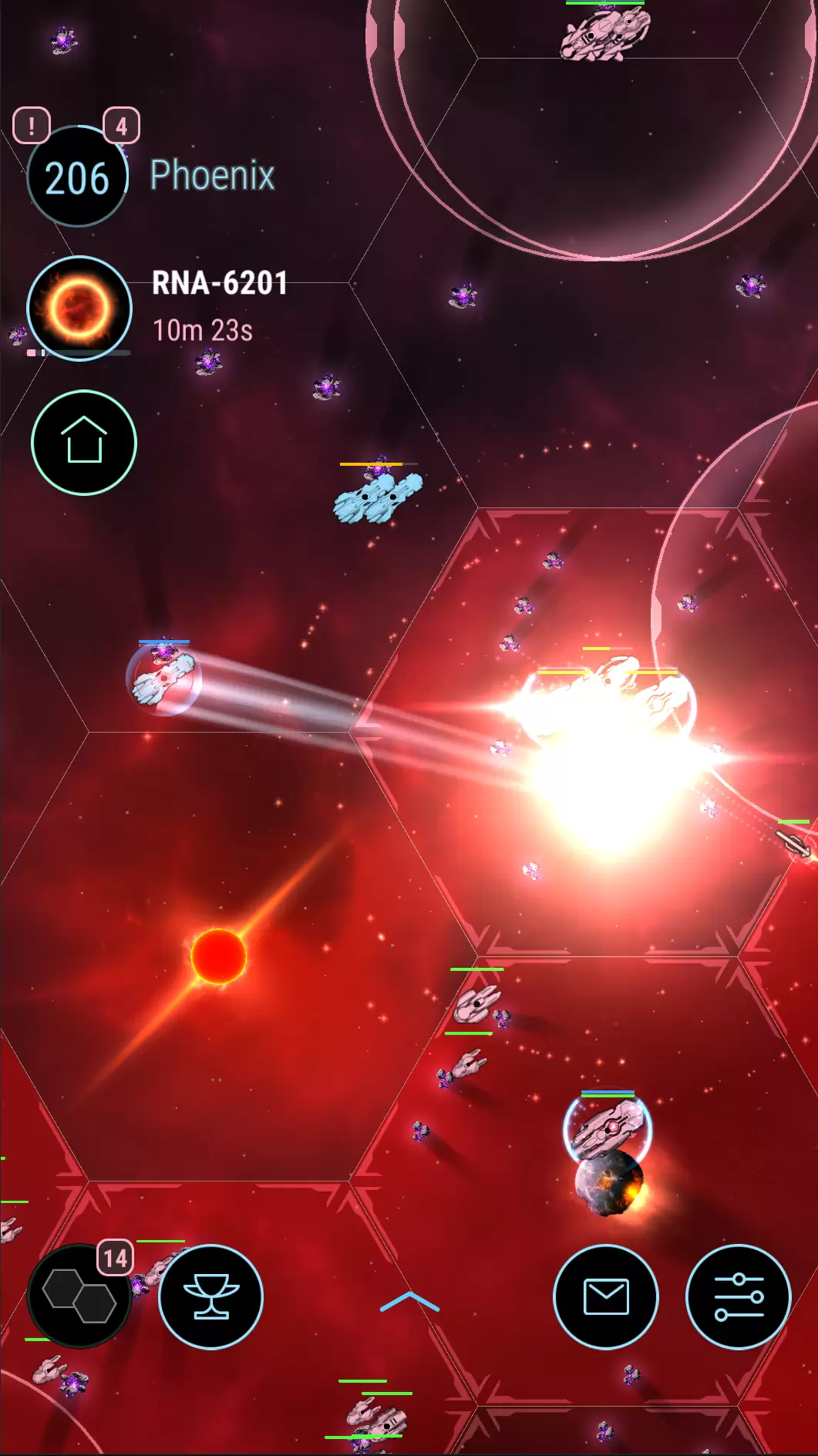Viewport: 818px width, 1456px height.
Task: Tap the exclamation alert badge
Action: pos(32,125)
